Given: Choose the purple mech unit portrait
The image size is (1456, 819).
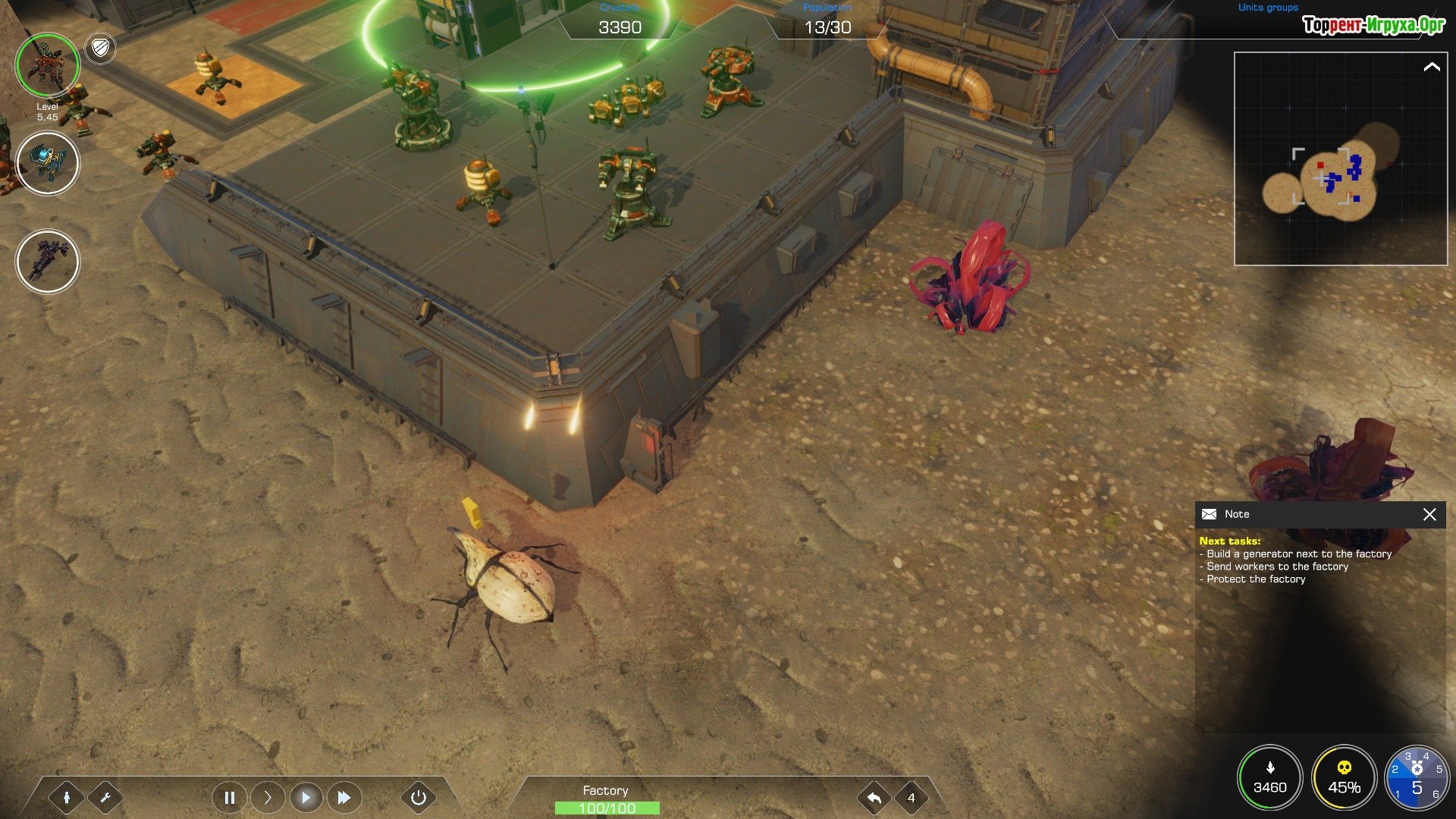Looking at the screenshot, I should pyautogui.click(x=47, y=262).
